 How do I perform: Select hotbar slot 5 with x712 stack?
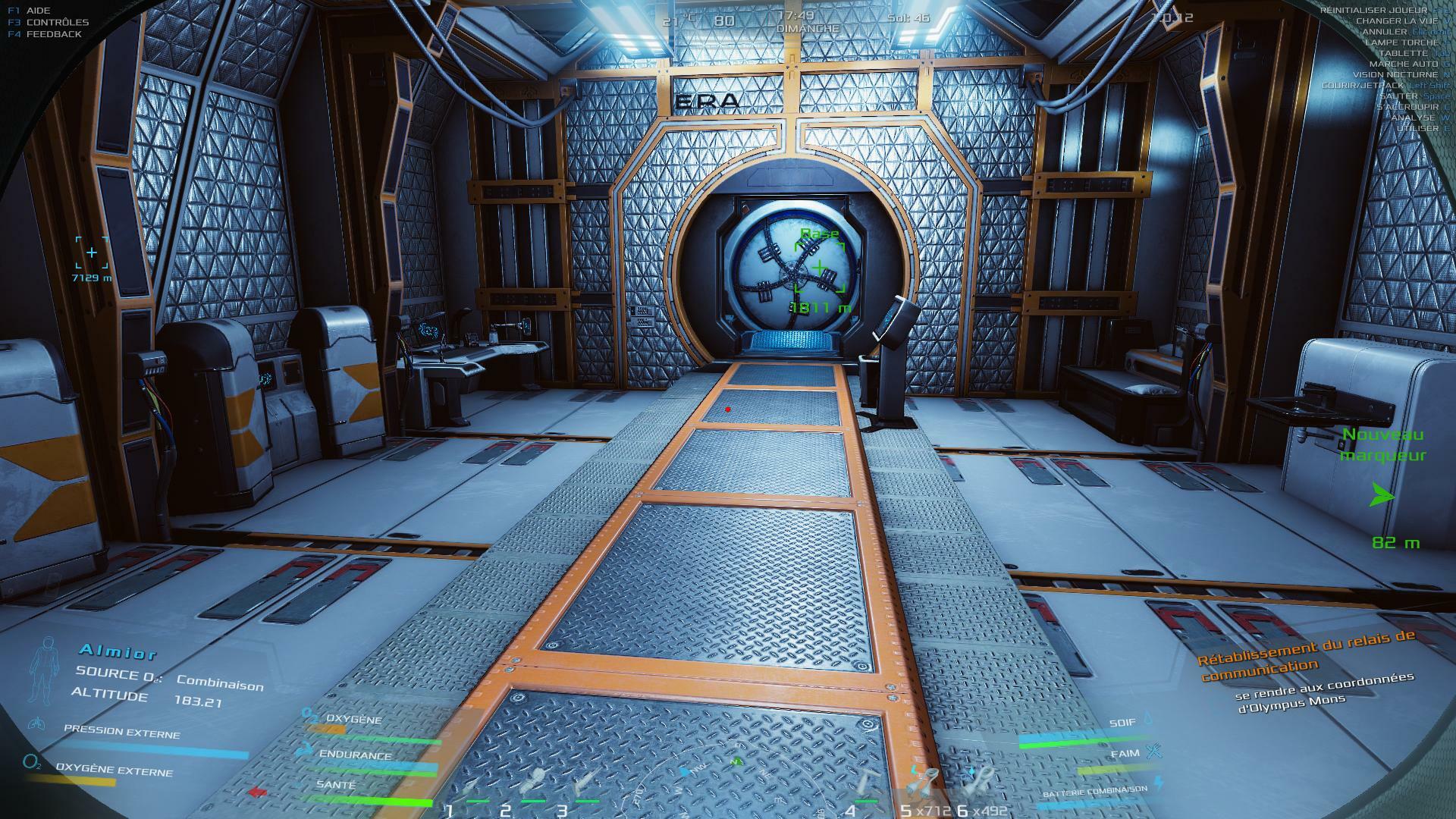click(922, 783)
